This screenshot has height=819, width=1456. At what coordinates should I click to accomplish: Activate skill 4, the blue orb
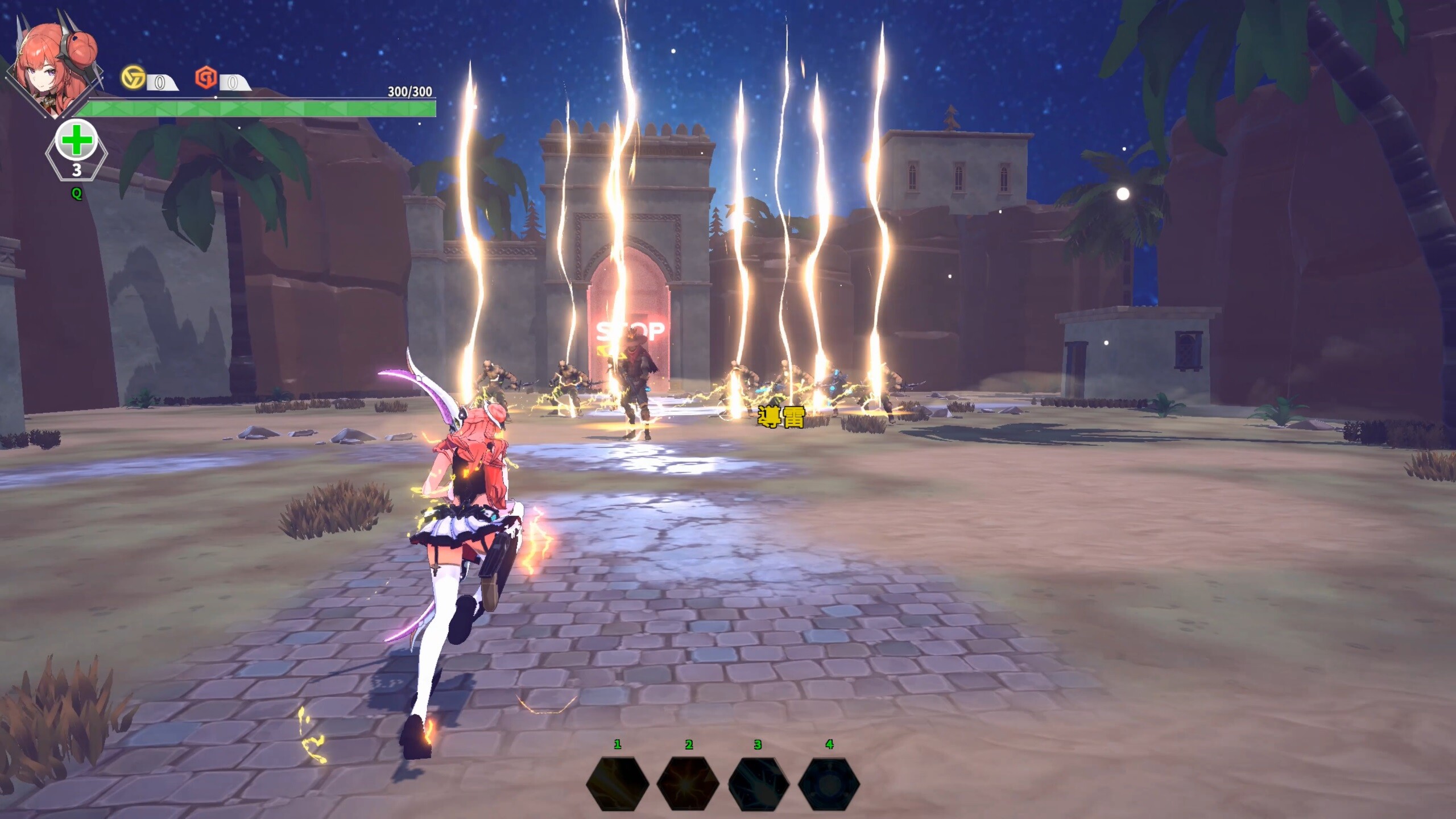coord(829,784)
